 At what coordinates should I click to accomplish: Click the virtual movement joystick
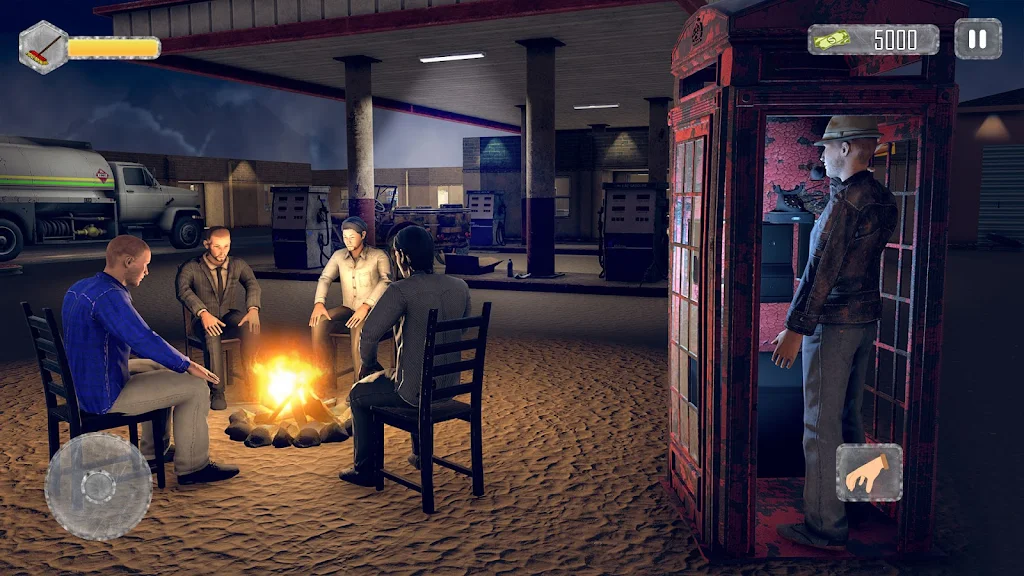(98, 486)
